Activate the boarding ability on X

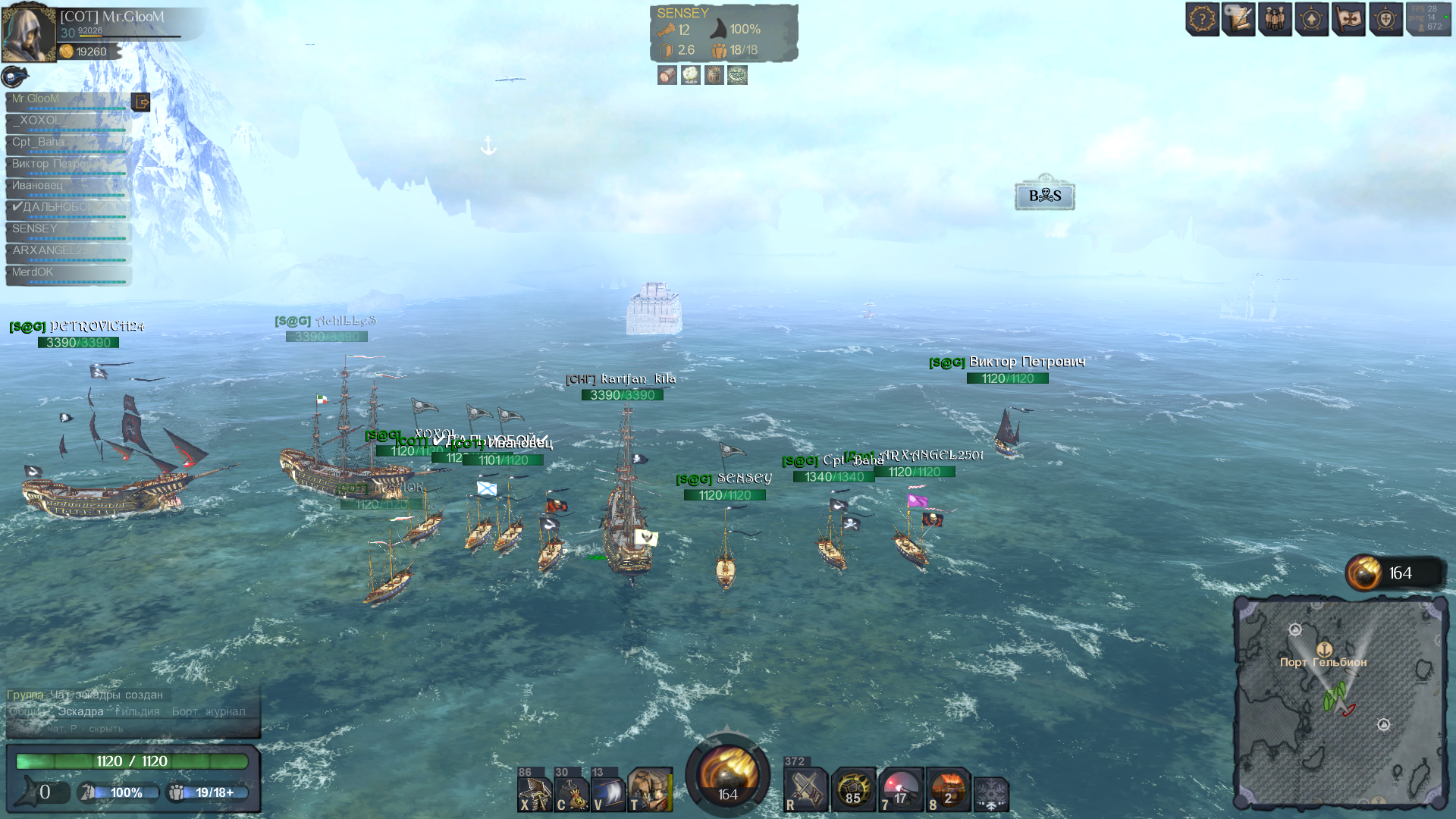click(535, 792)
